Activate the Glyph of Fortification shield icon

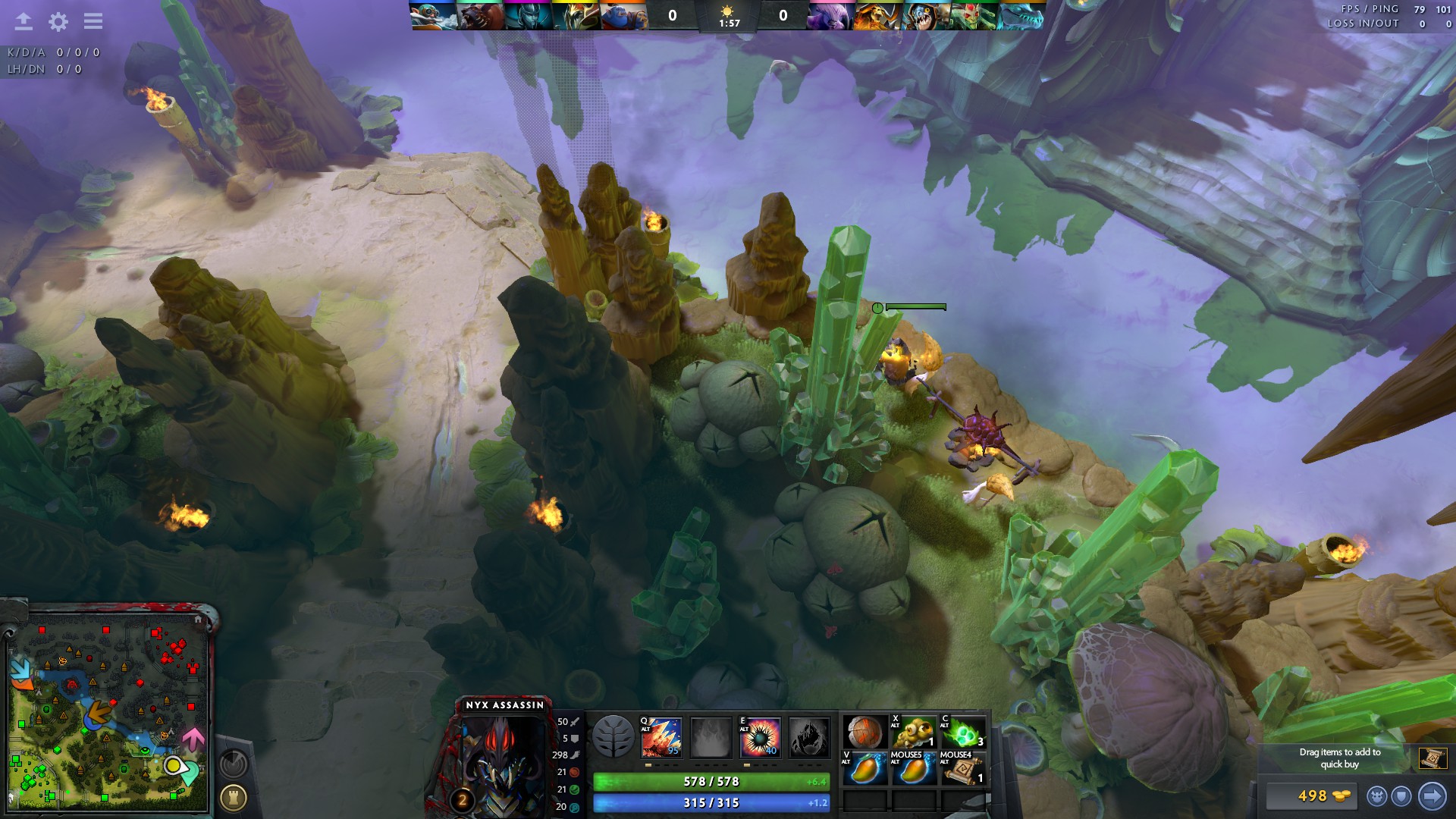tap(1401, 795)
